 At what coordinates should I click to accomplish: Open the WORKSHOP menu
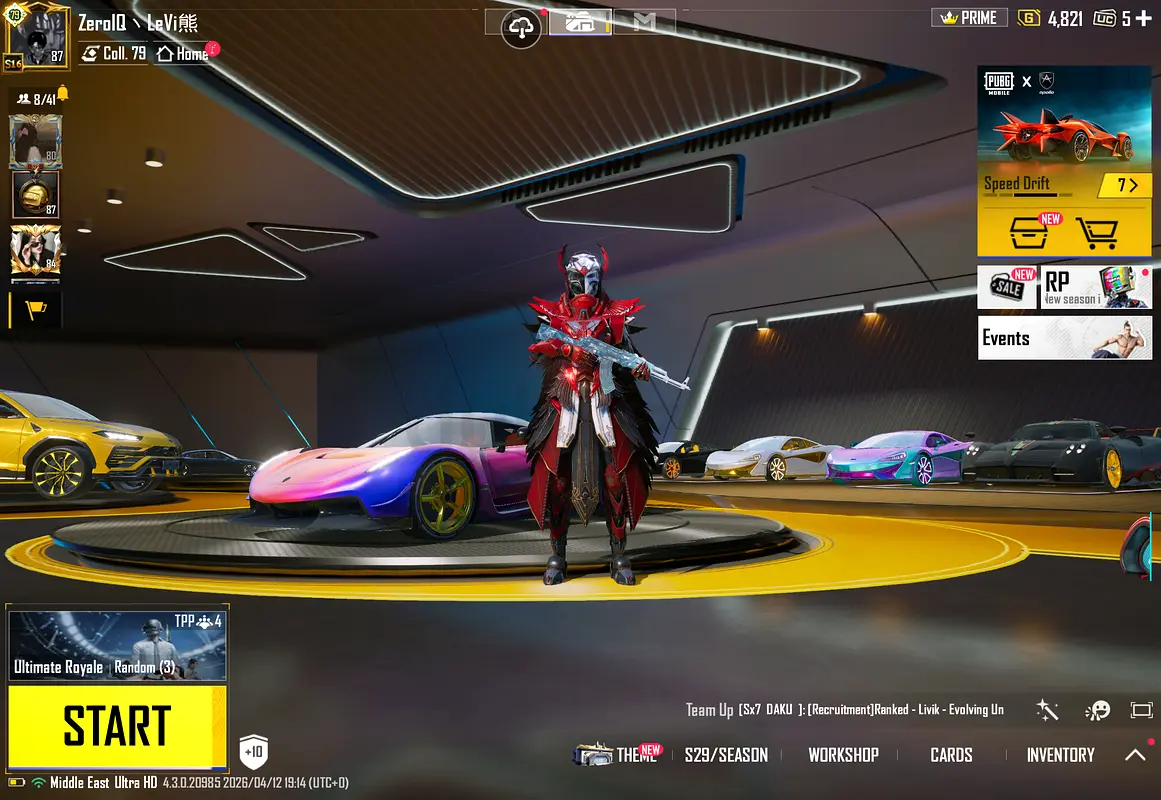(843, 755)
